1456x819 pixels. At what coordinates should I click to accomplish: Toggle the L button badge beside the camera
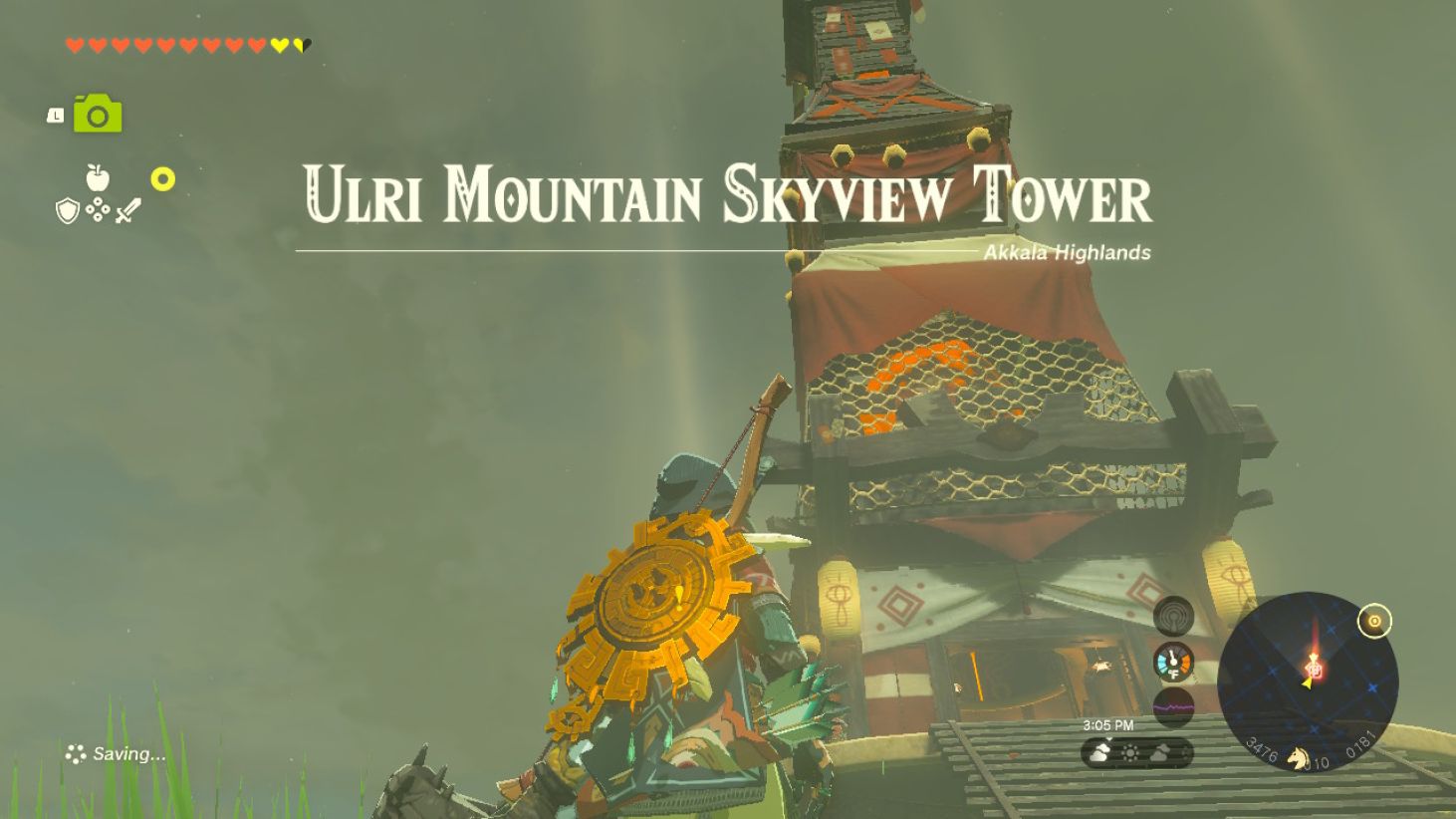click(54, 113)
